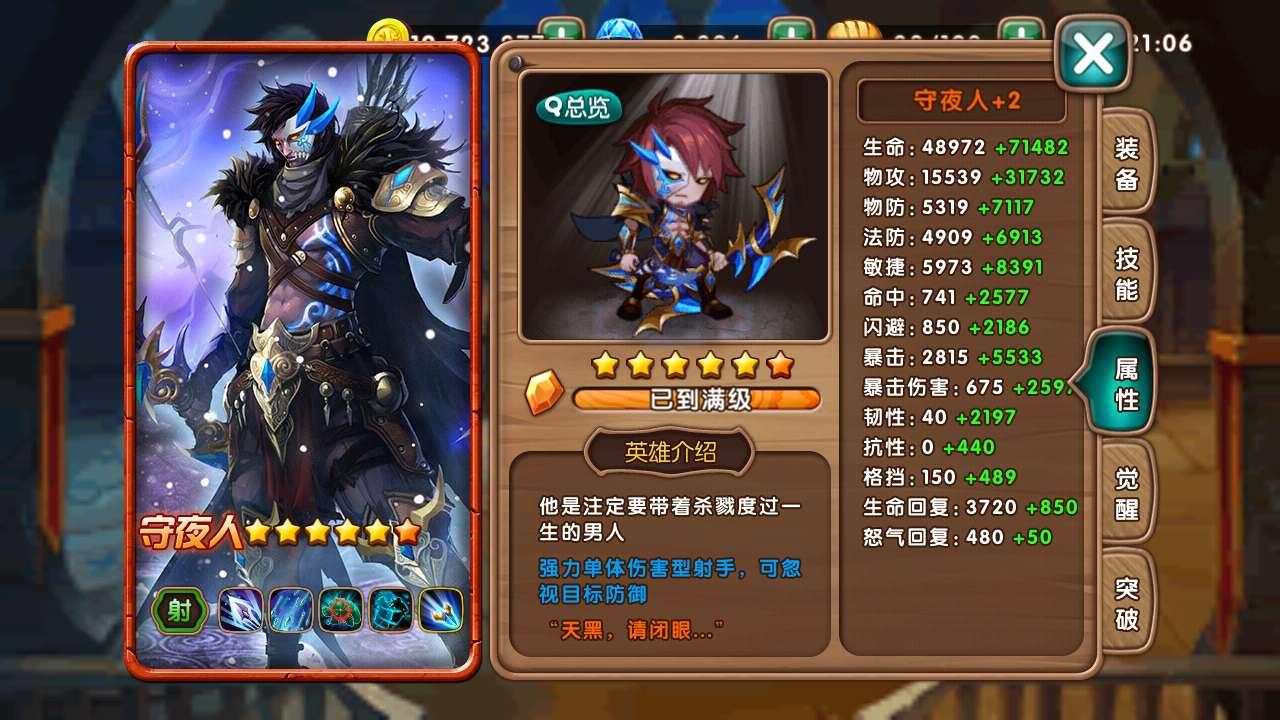Screen dimensions: 1280x720
Task: Go to the 觉醒 awakening tab
Action: (x=1126, y=494)
